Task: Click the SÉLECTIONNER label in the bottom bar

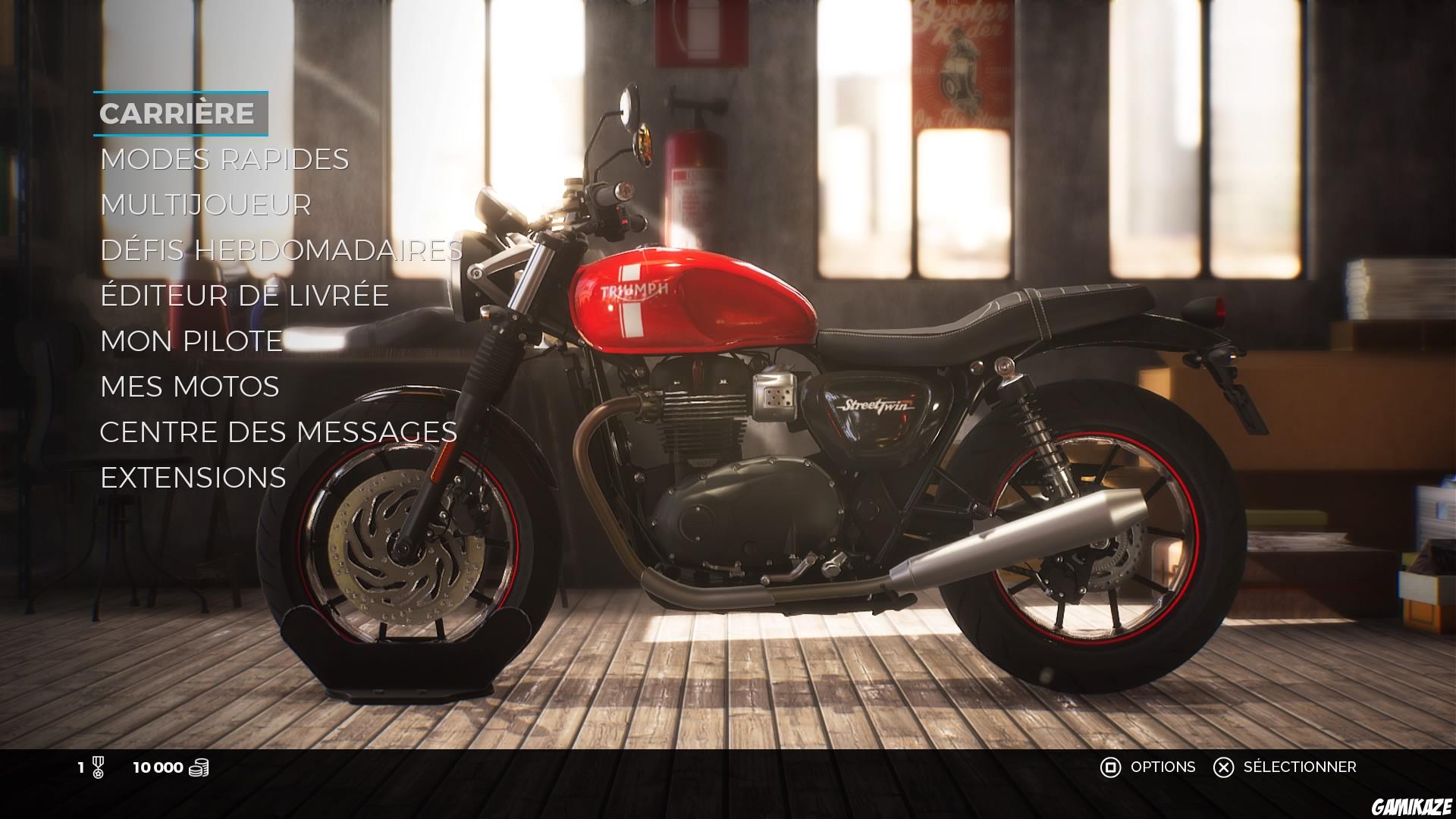Action: 1346,767
